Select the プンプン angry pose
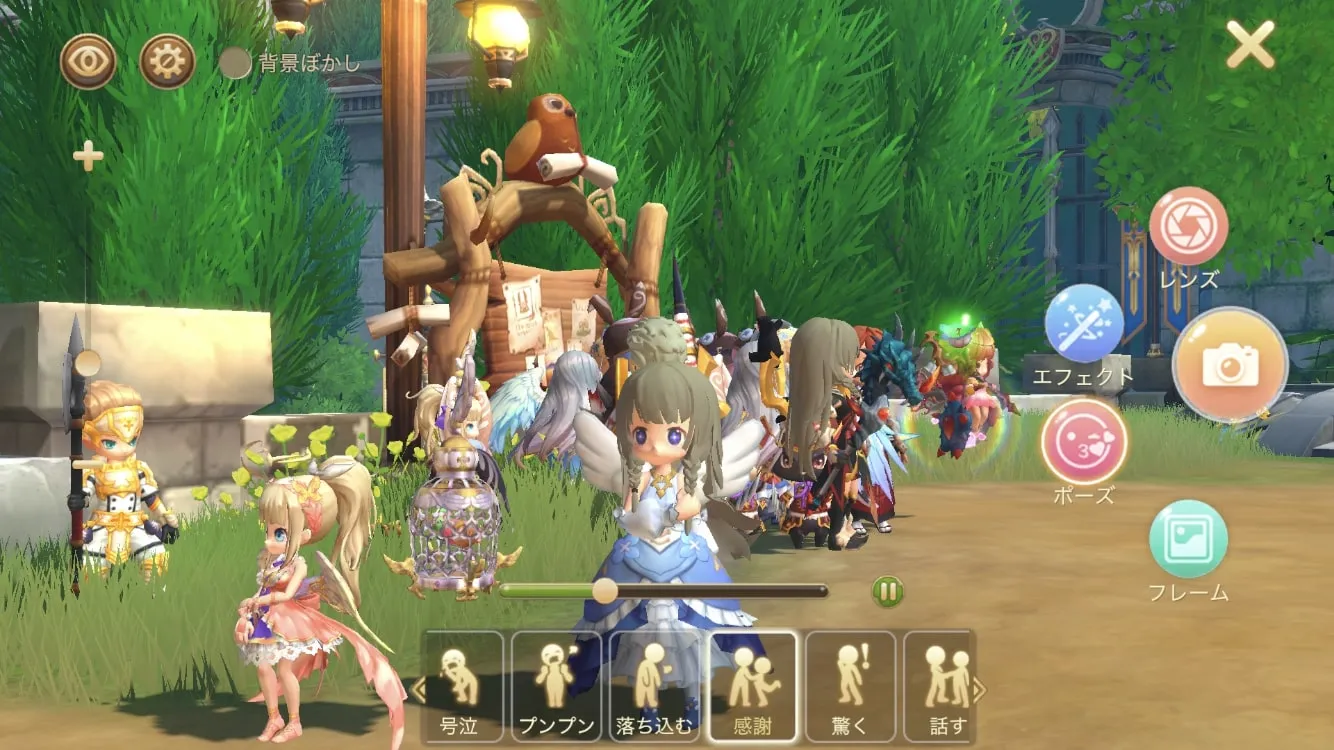Image resolution: width=1334 pixels, height=750 pixels. click(557, 686)
